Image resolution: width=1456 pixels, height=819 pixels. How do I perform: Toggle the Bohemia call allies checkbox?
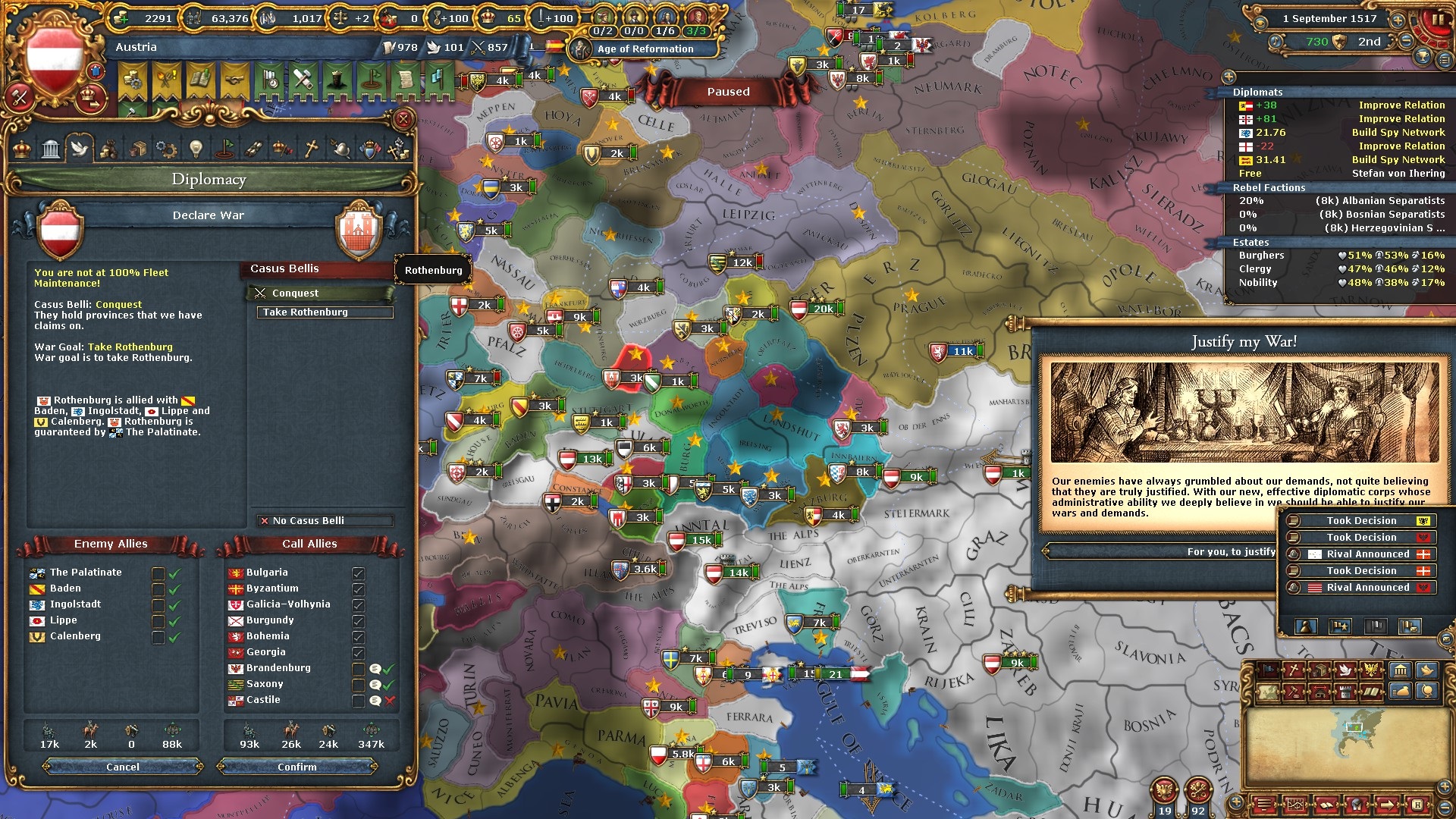[x=359, y=637]
